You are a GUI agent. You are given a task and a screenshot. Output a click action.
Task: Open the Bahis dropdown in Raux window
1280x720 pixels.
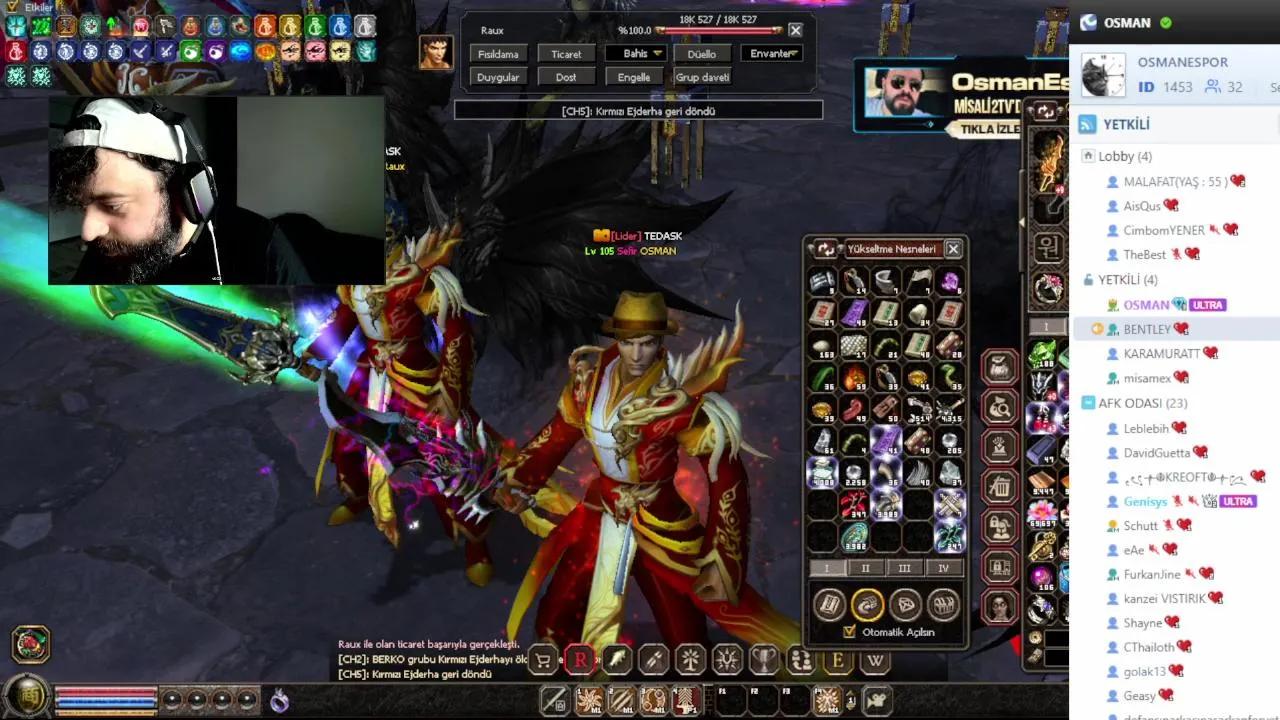coord(637,53)
